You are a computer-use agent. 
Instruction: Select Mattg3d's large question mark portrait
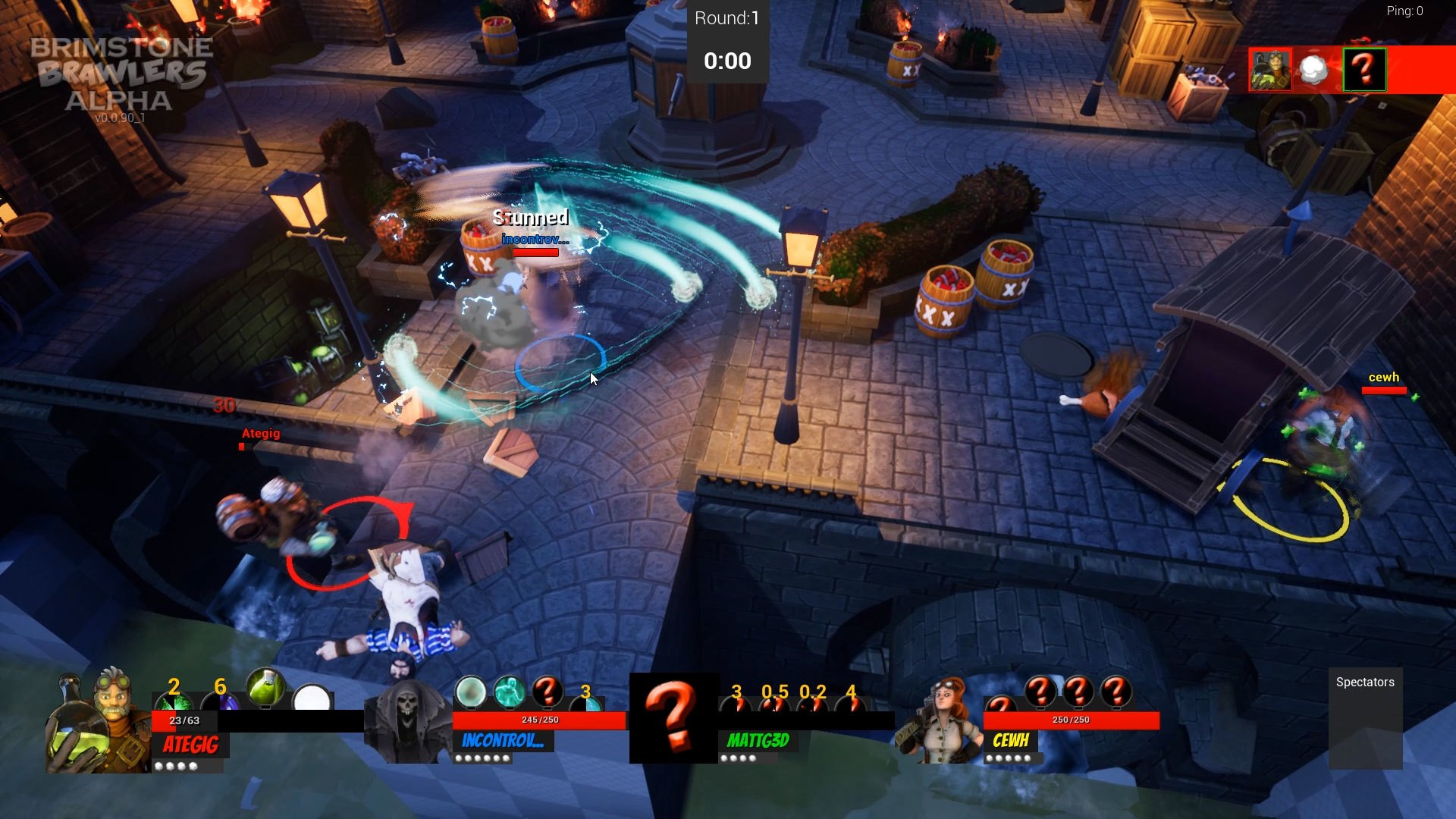coord(673,717)
